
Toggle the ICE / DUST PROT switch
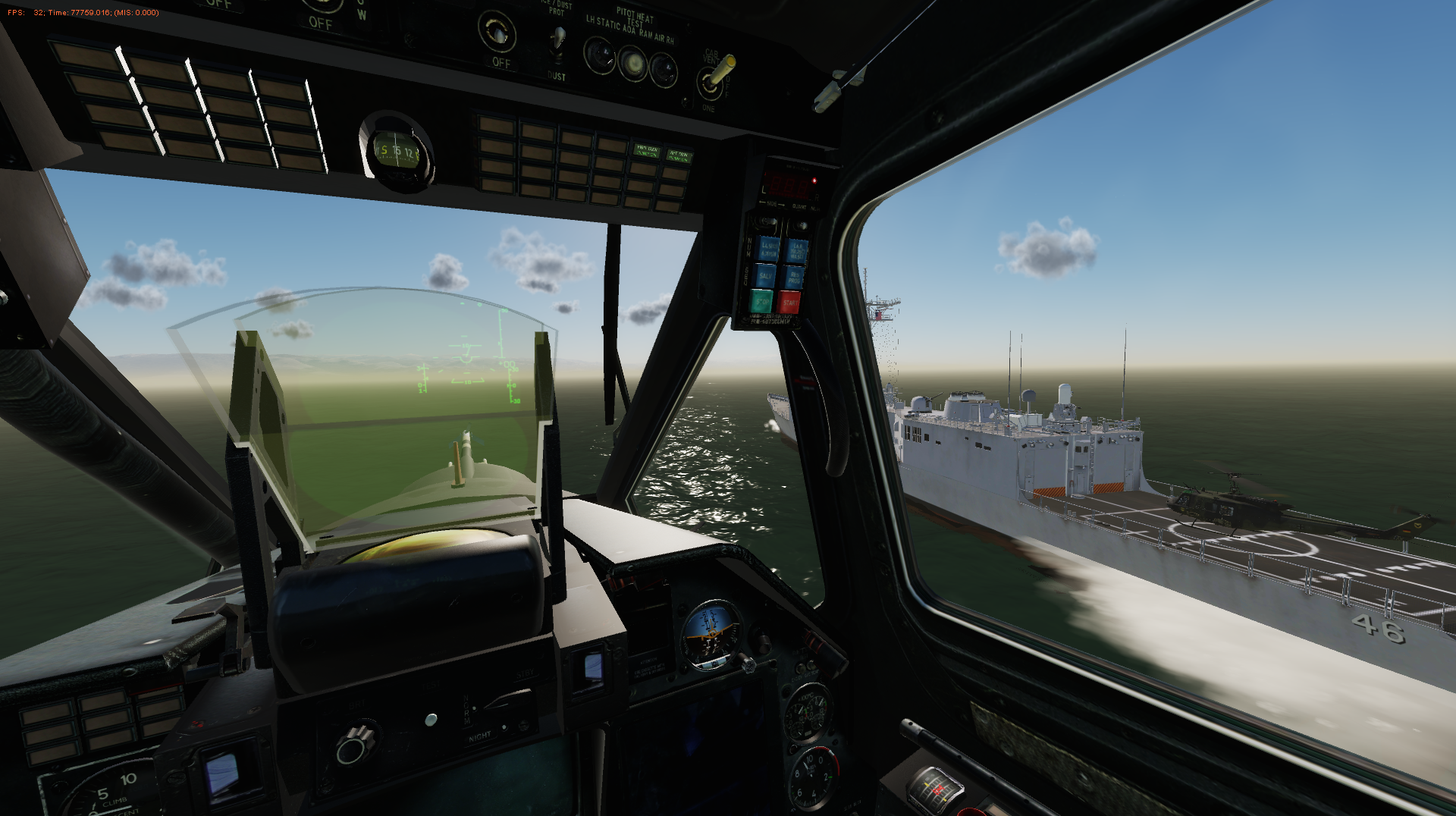557,39
